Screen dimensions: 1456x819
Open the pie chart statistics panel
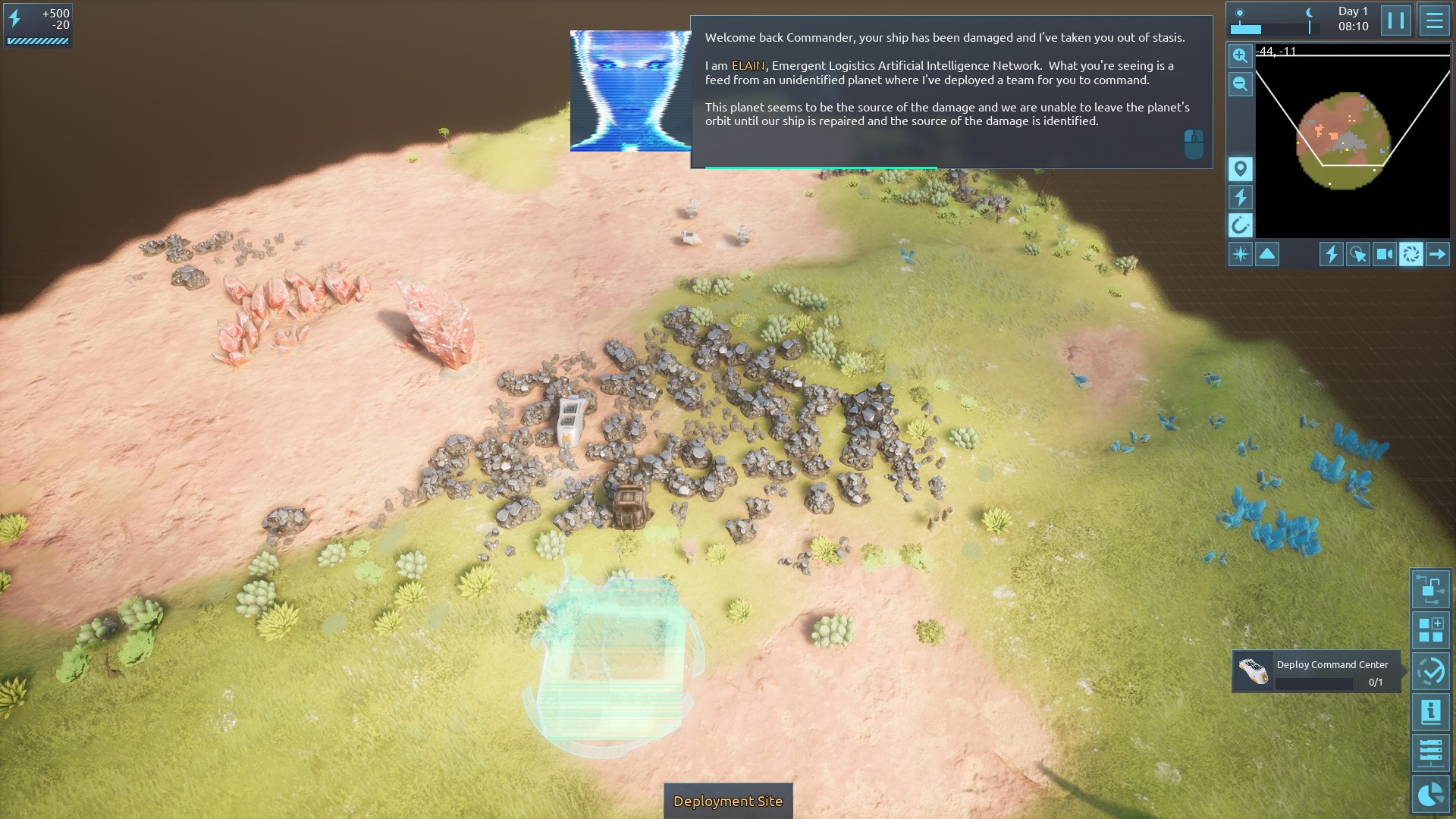(x=1430, y=794)
